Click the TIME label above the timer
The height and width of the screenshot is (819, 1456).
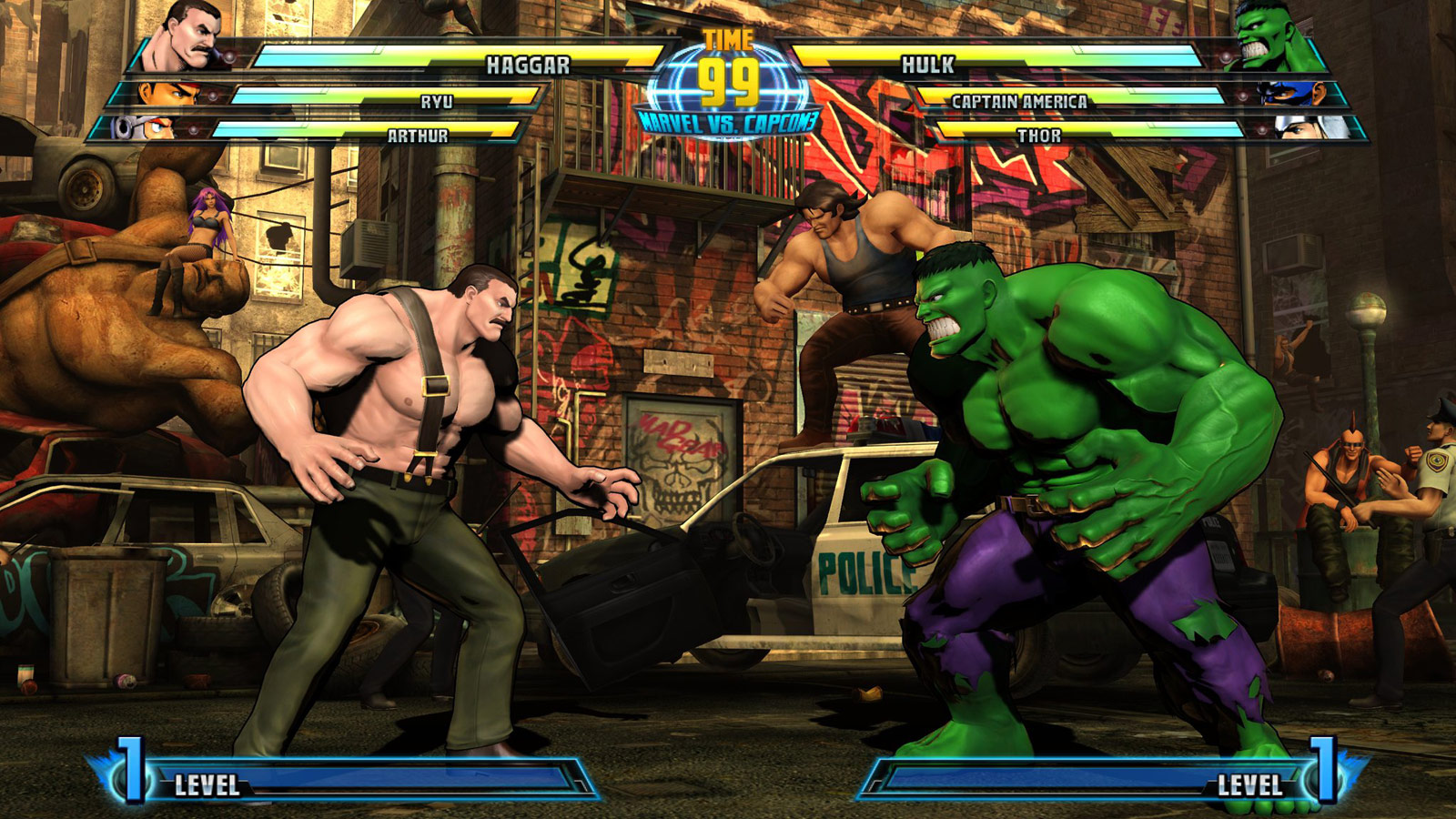(x=727, y=37)
